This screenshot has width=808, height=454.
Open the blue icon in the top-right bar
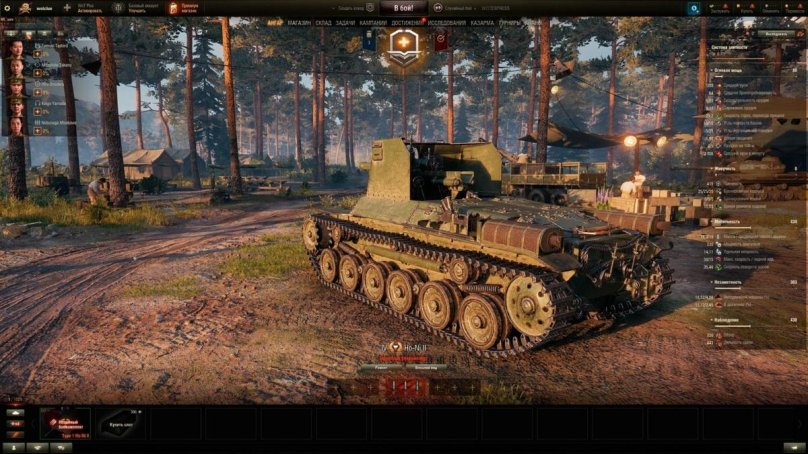[693, 8]
